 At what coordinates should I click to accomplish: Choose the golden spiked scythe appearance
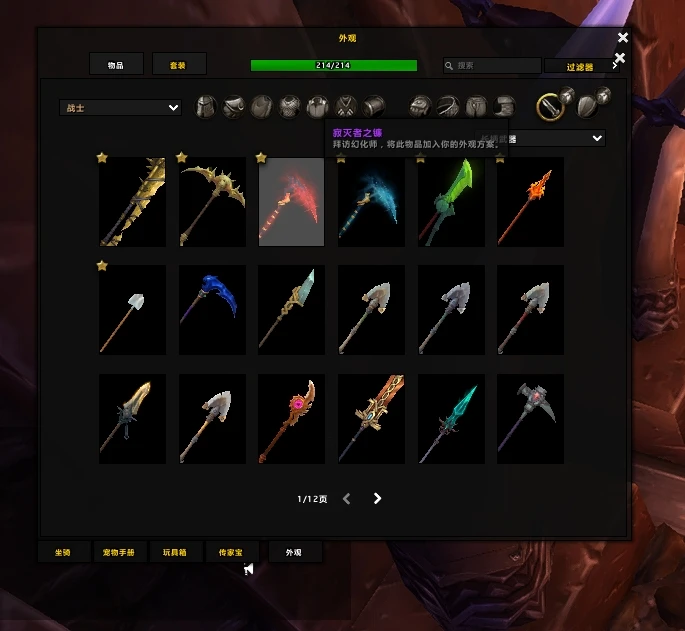click(x=212, y=202)
